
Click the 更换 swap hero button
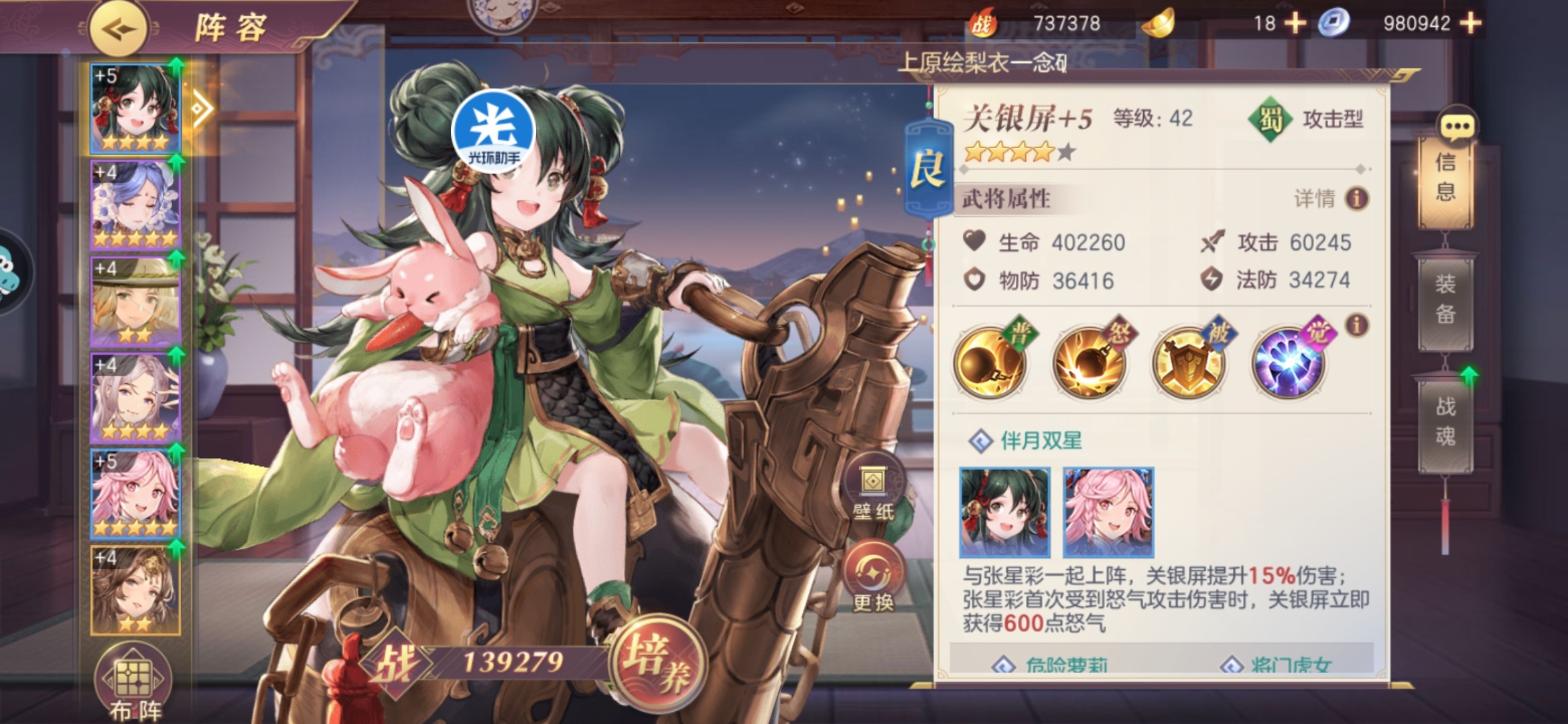[x=872, y=581]
